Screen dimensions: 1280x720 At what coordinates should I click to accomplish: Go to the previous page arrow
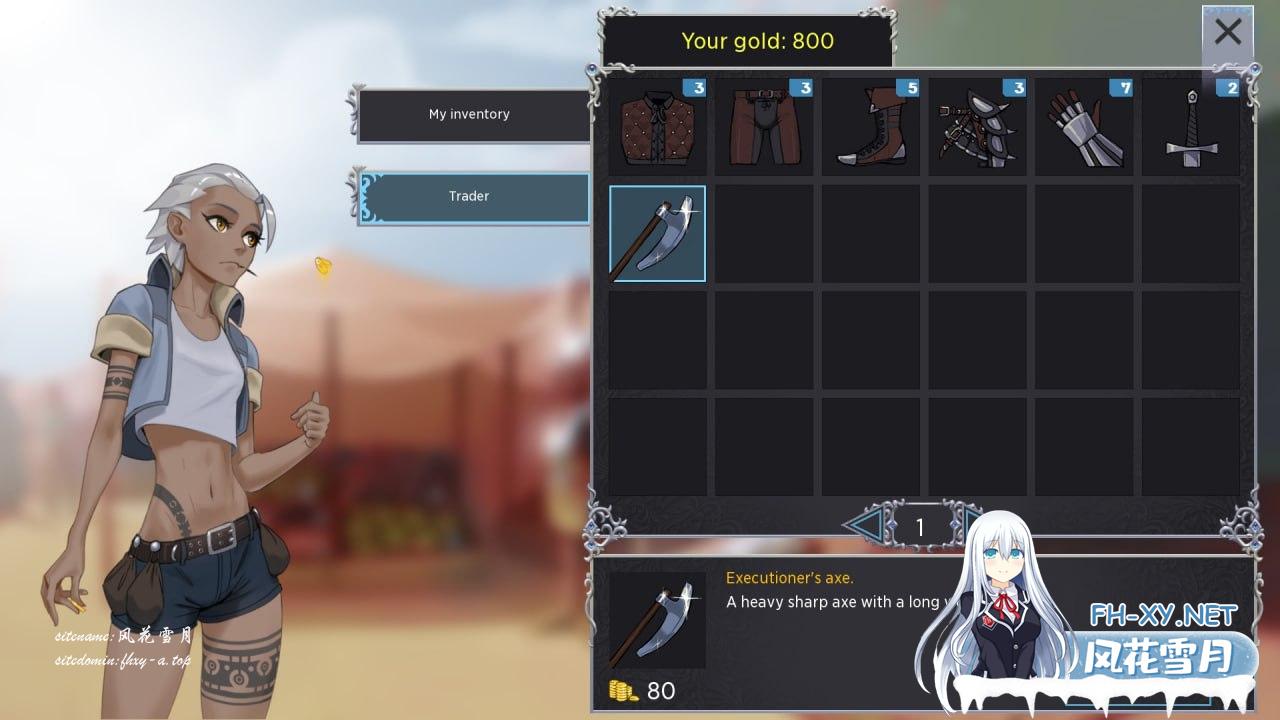tap(862, 523)
